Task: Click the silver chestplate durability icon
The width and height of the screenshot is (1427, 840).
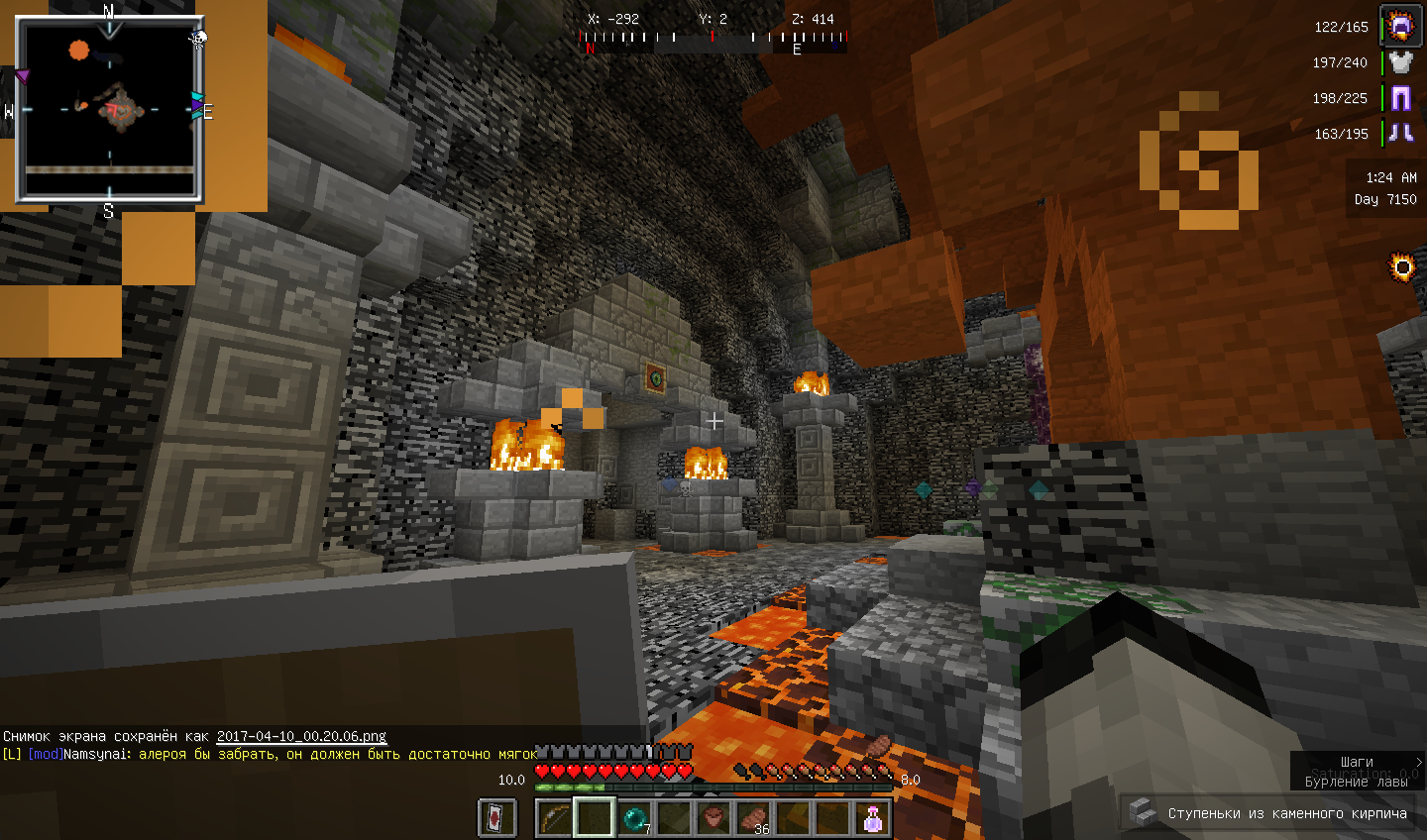Action: pyautogui.click(x=1401, y=62)
